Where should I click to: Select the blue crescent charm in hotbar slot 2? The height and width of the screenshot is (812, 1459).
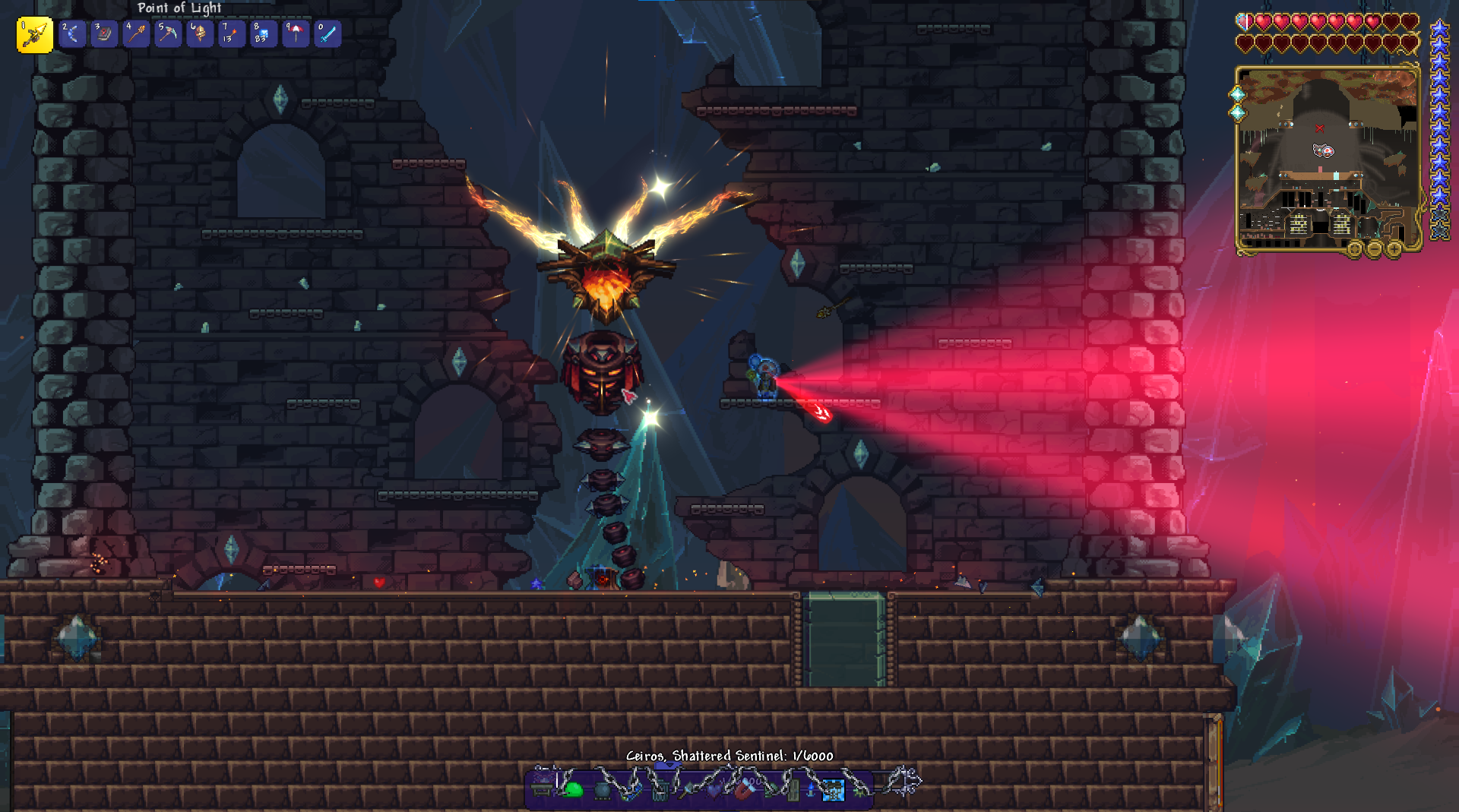[72, 34]
